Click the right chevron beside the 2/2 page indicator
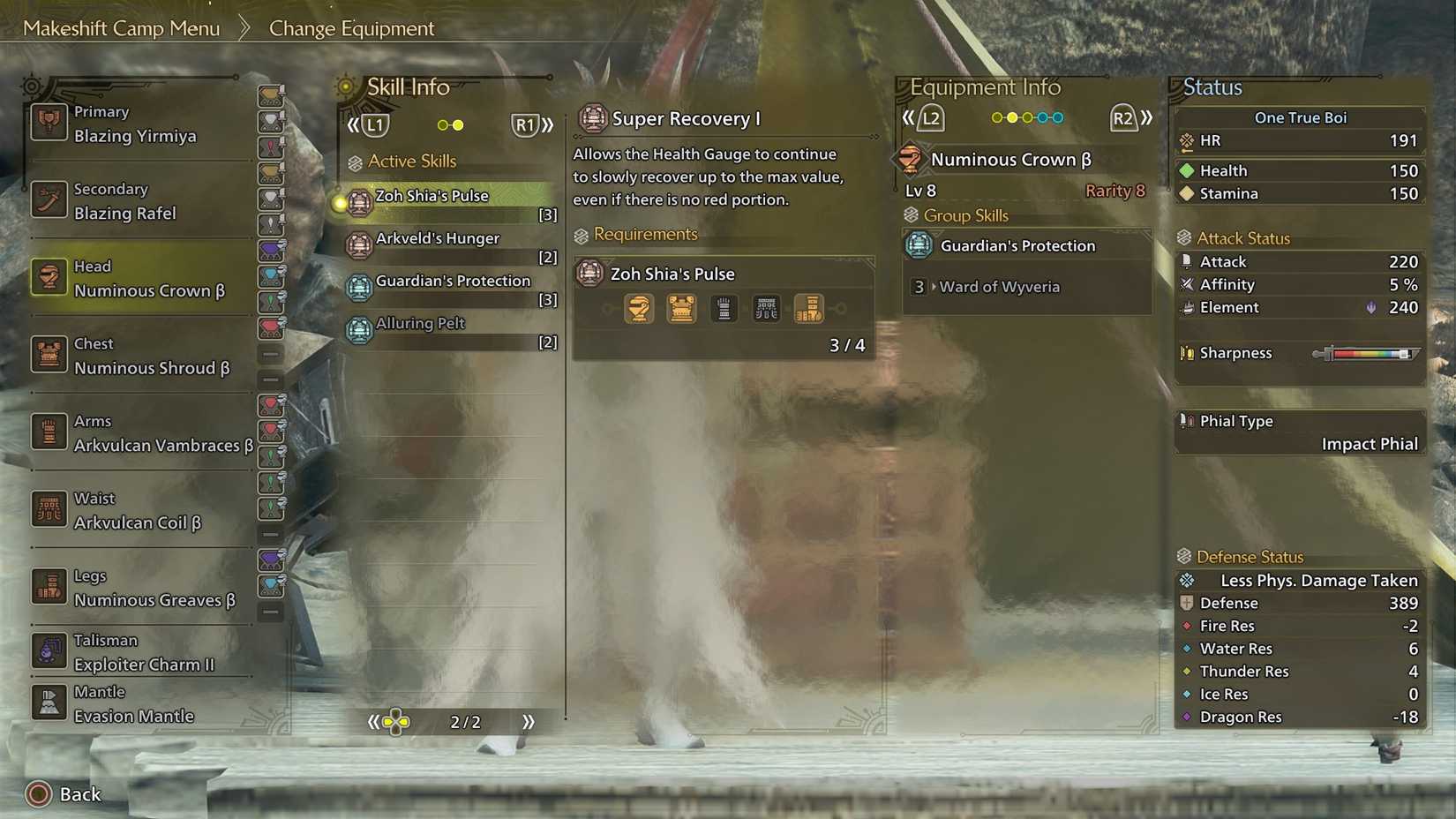Screen dimensions: 1456x819 529,721
